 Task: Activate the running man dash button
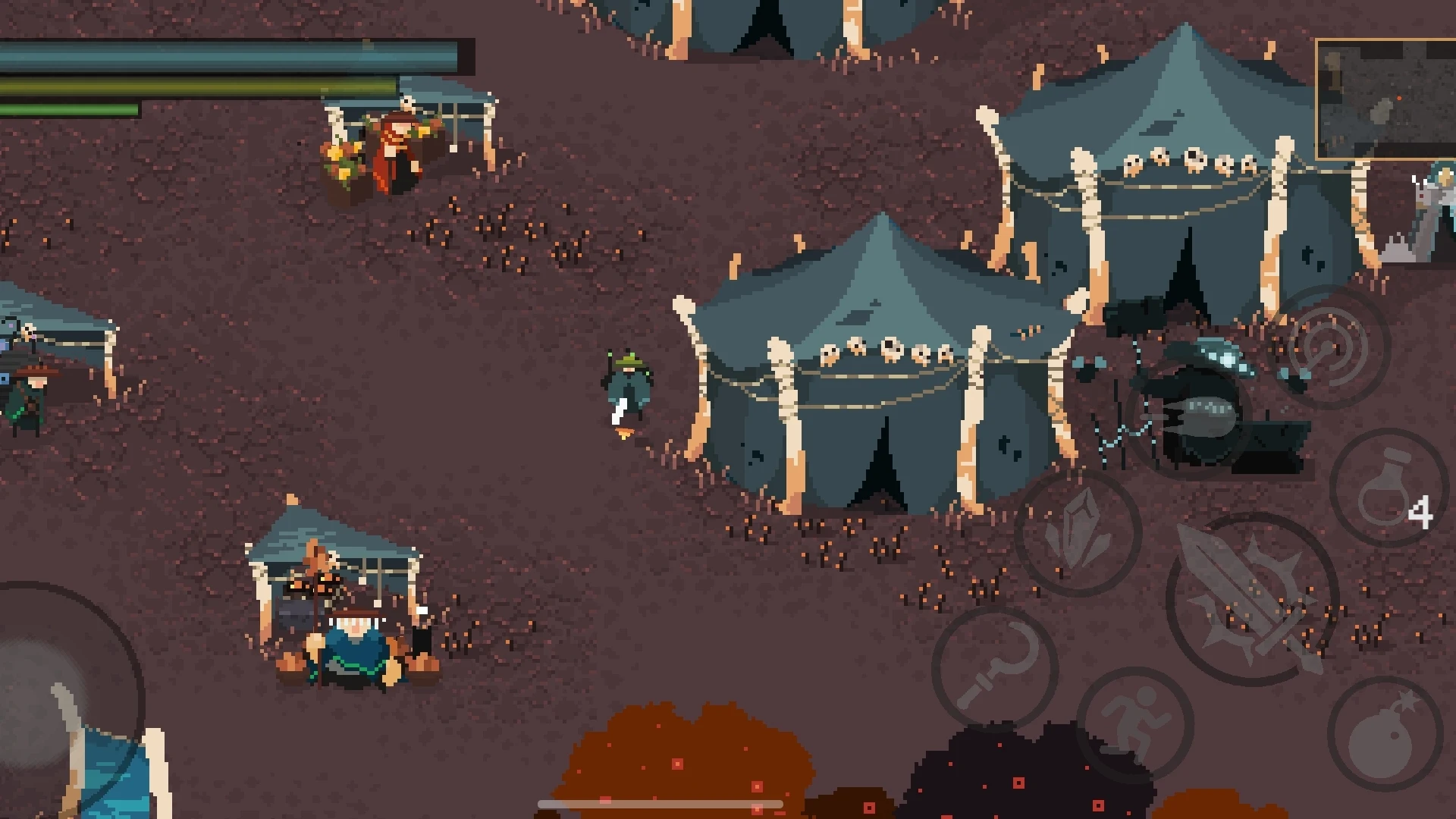tap(1134, 724)
